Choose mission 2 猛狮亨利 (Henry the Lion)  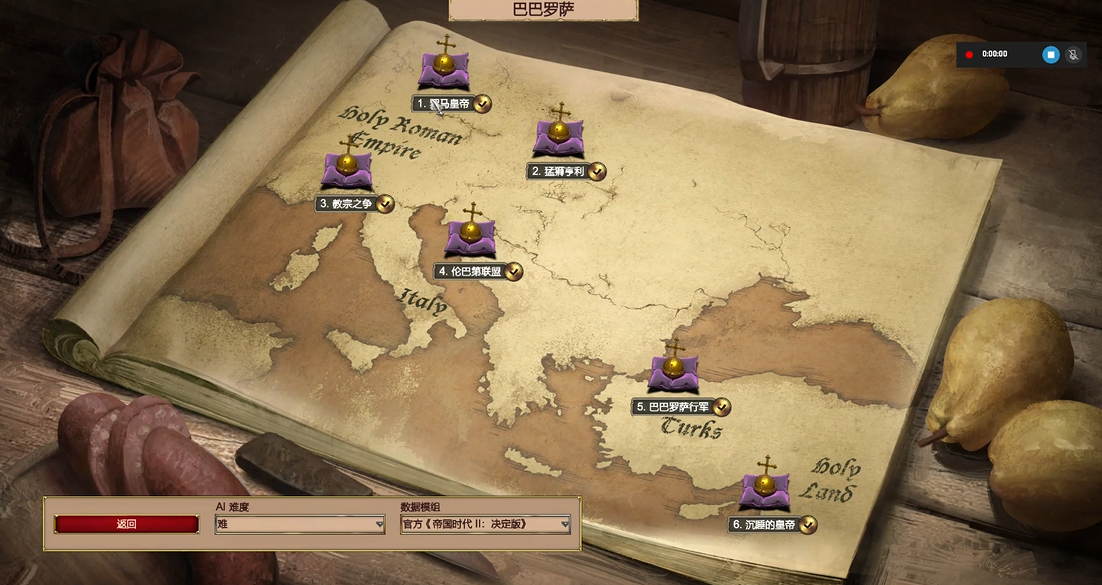[559, 136]
